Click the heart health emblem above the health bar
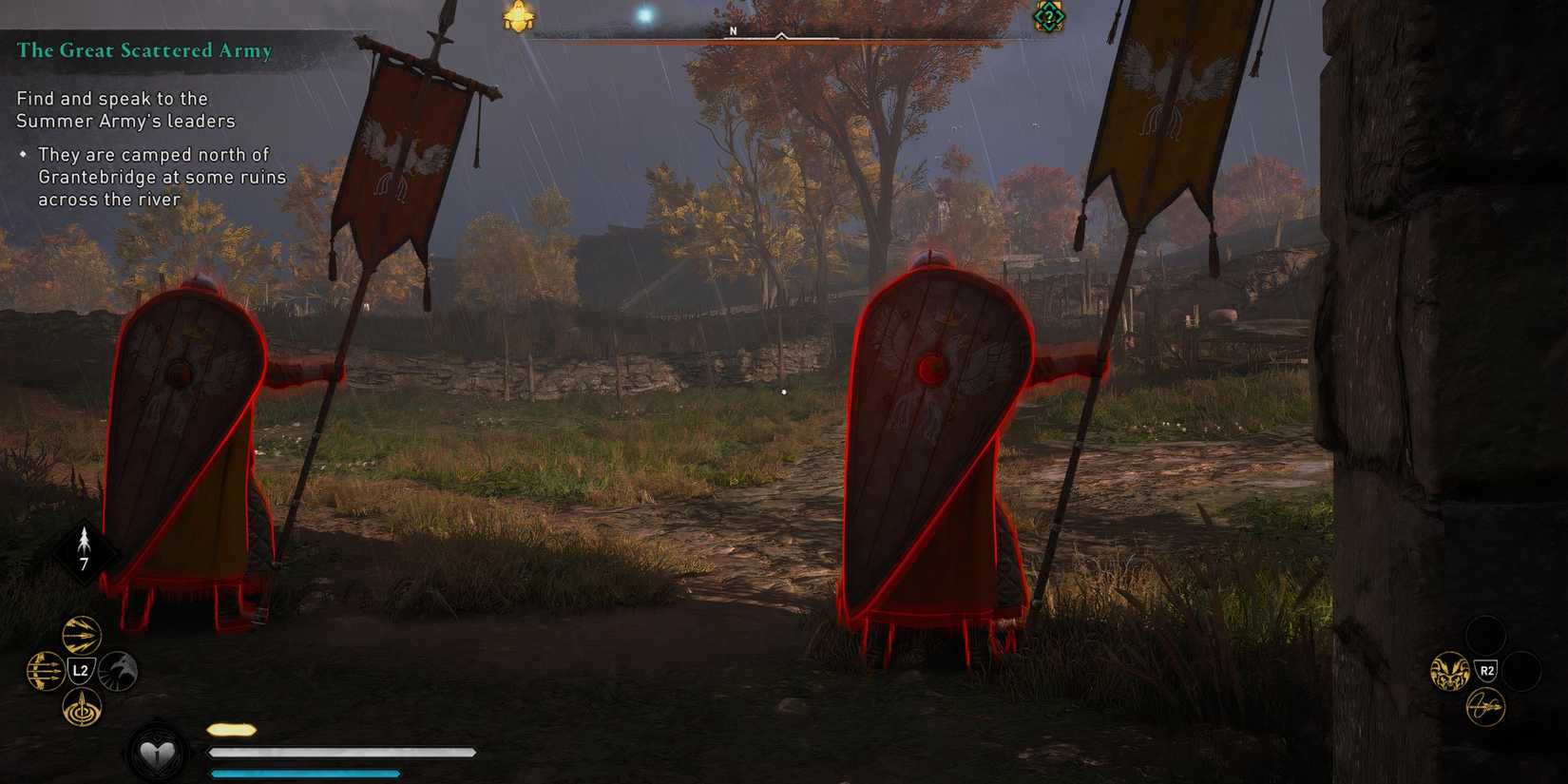The width and height of the screenshot is (1568, 784). tap(158, 754)
